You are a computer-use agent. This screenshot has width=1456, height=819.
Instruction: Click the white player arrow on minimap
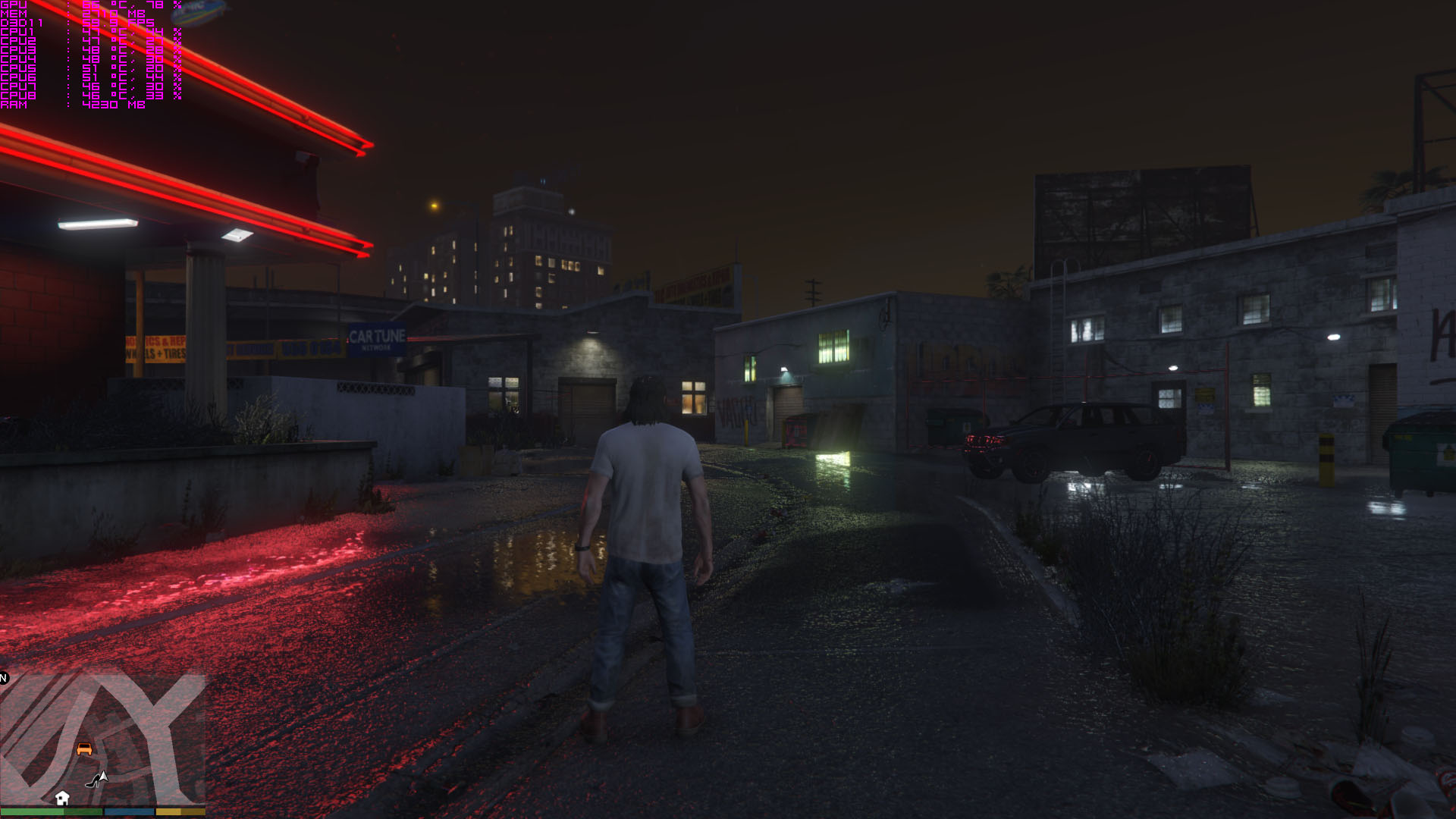point(102,777)
